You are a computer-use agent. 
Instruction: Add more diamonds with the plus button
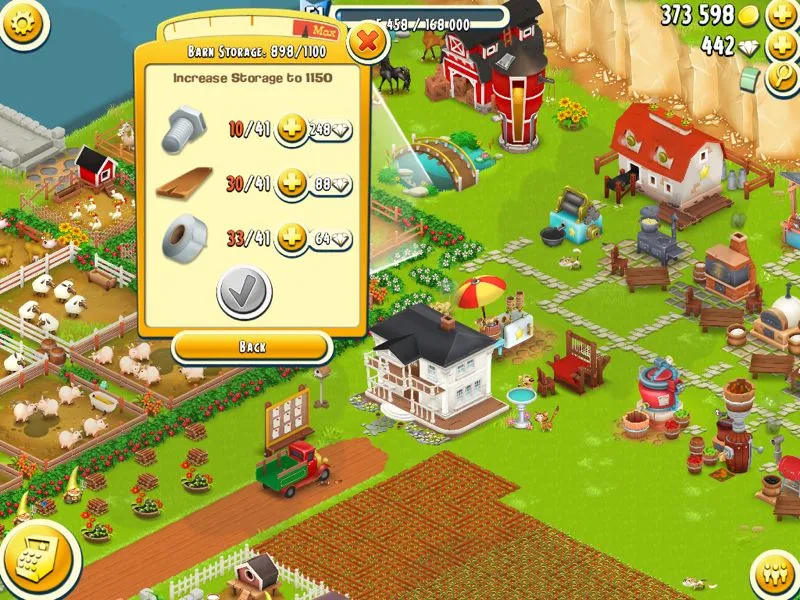pos(781,46)
